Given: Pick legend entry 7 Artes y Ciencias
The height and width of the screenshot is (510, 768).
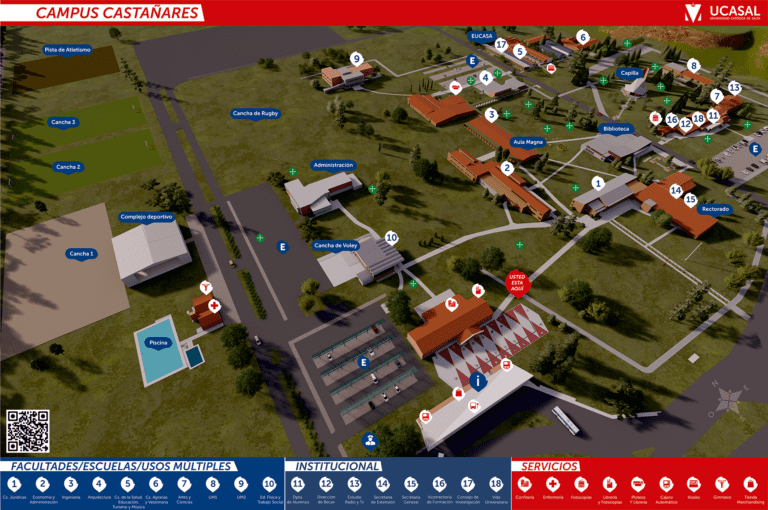Looking at the screenshot, I should (184, 484).
